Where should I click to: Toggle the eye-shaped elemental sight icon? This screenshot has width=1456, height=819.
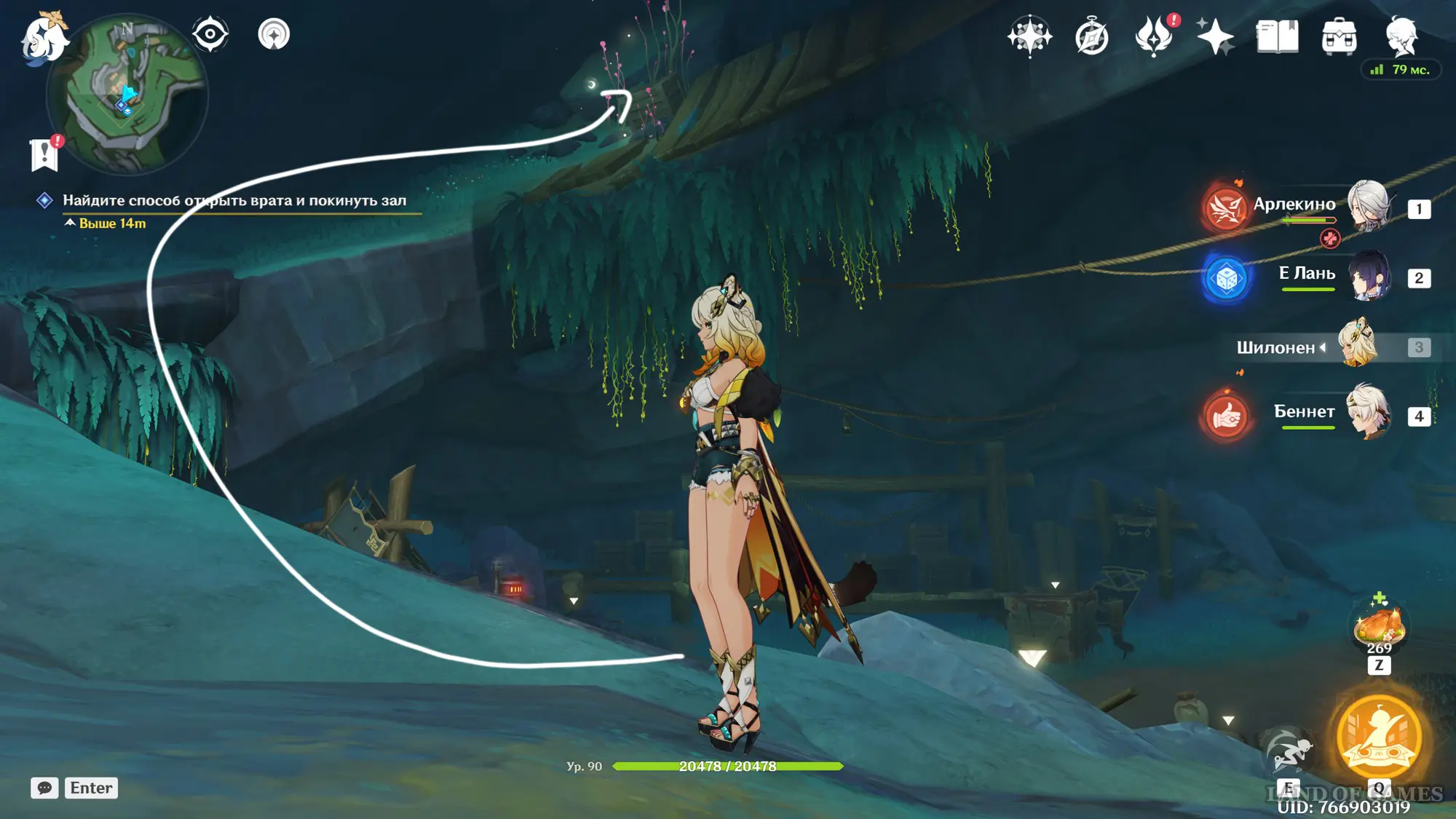[x=210, y=34]
